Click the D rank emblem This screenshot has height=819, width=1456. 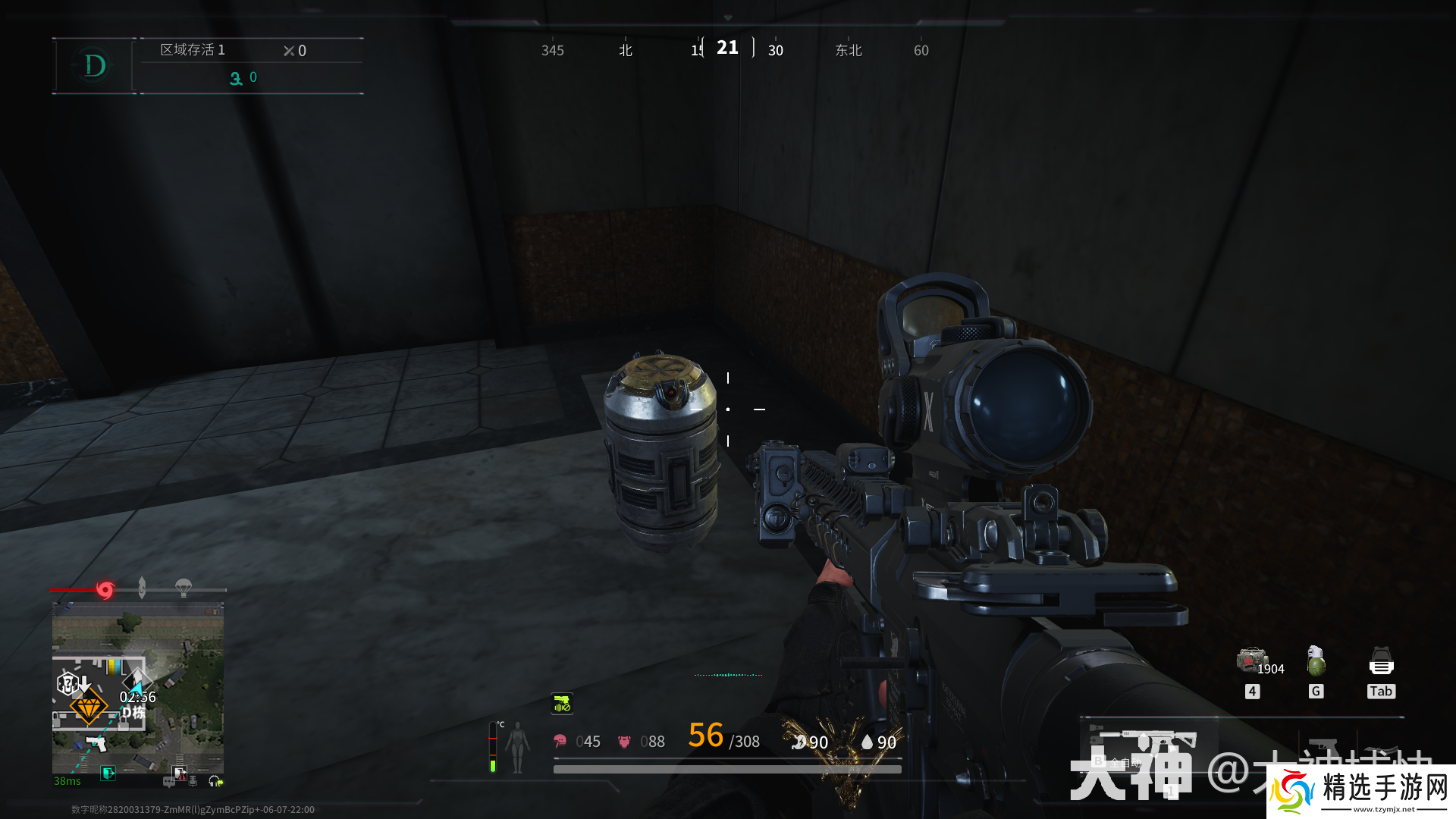point(95,66)
